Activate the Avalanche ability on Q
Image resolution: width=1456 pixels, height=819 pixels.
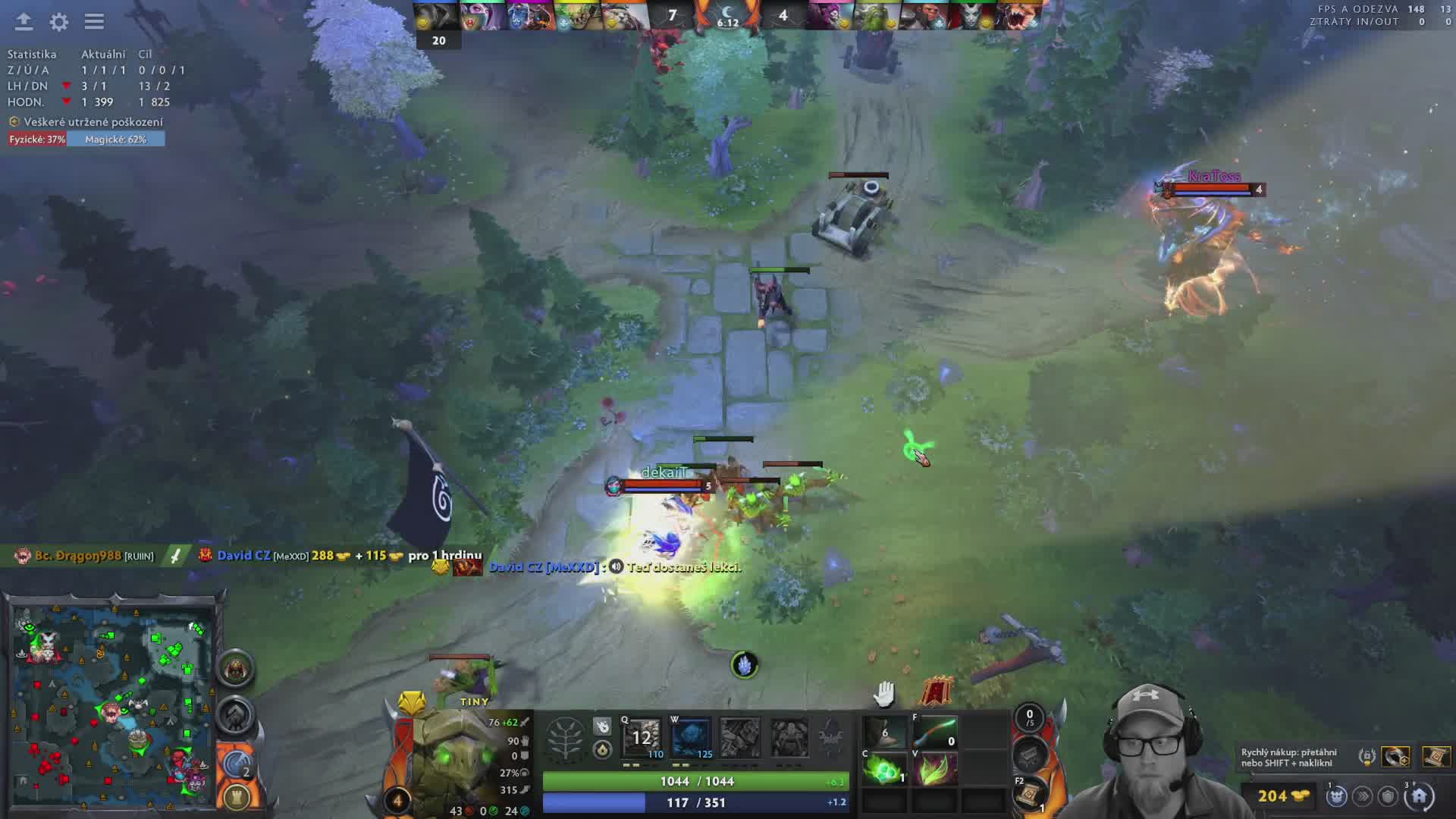click(642, 737)
